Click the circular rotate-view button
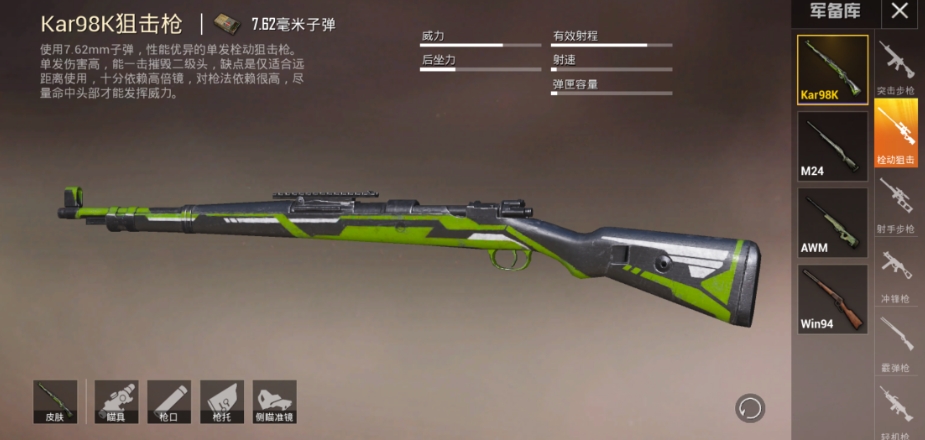 [749, 407]
